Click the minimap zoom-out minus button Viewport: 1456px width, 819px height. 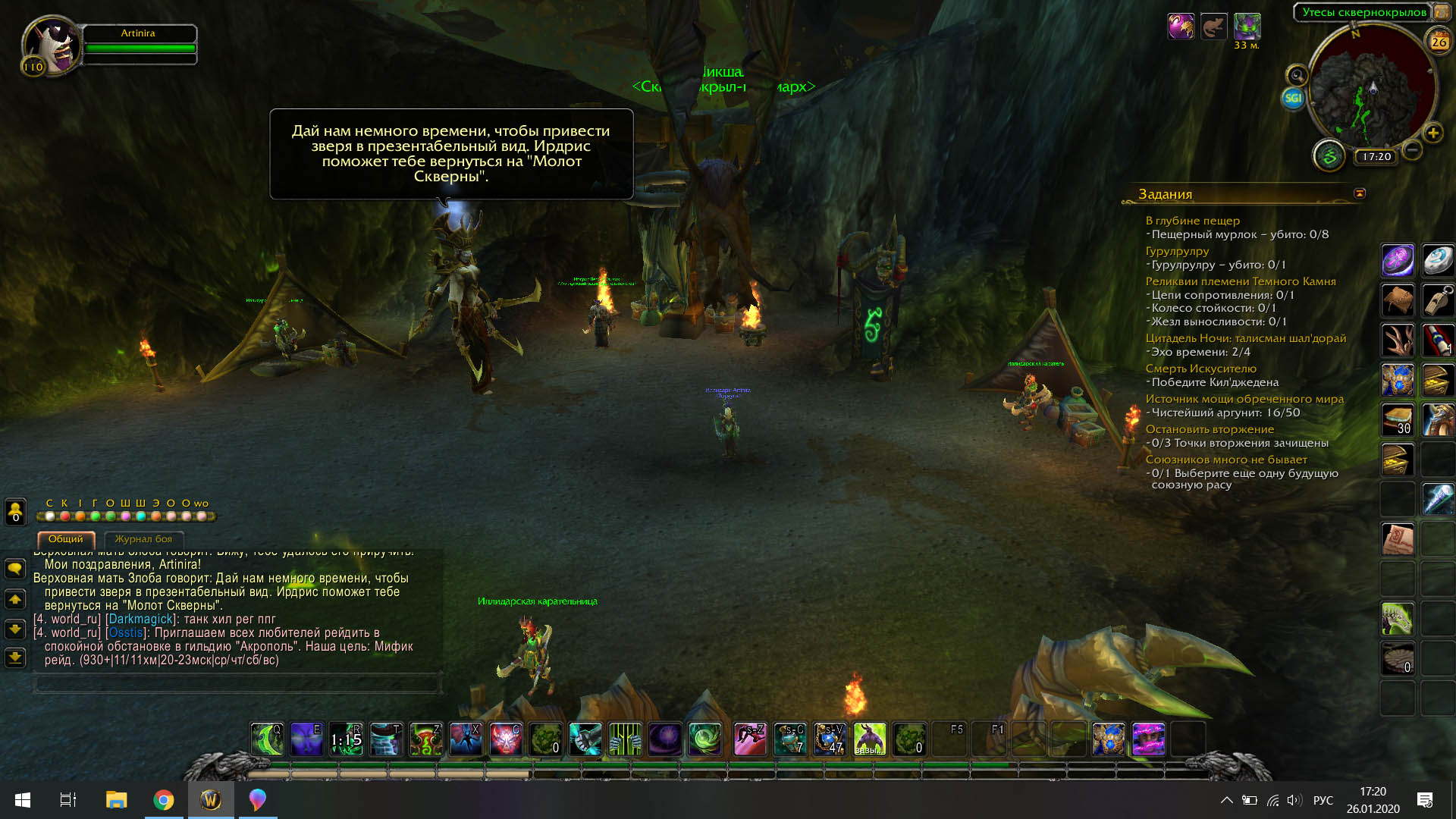pos(1412,150)
